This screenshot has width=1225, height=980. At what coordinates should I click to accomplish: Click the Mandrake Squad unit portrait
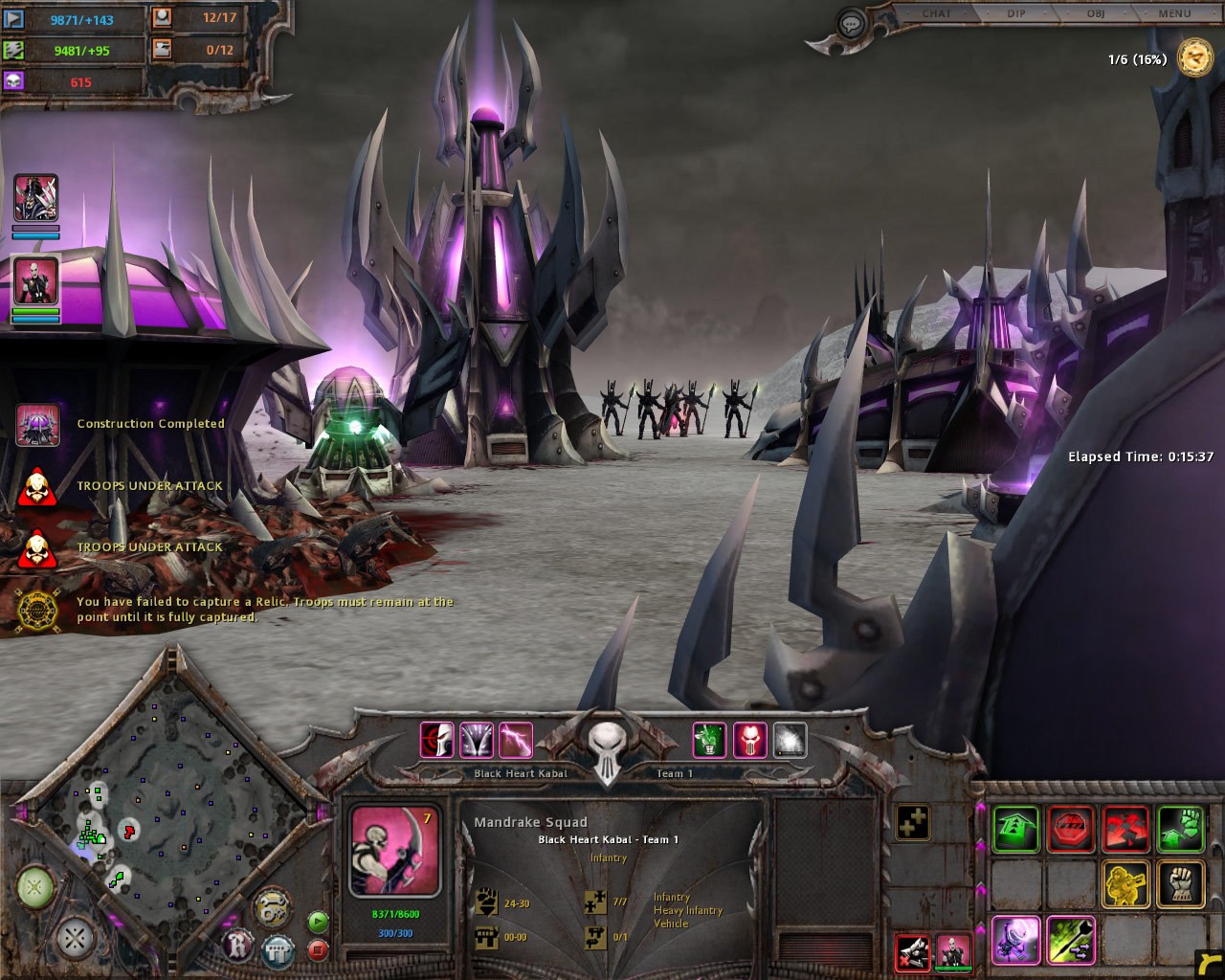coord(394,851)
